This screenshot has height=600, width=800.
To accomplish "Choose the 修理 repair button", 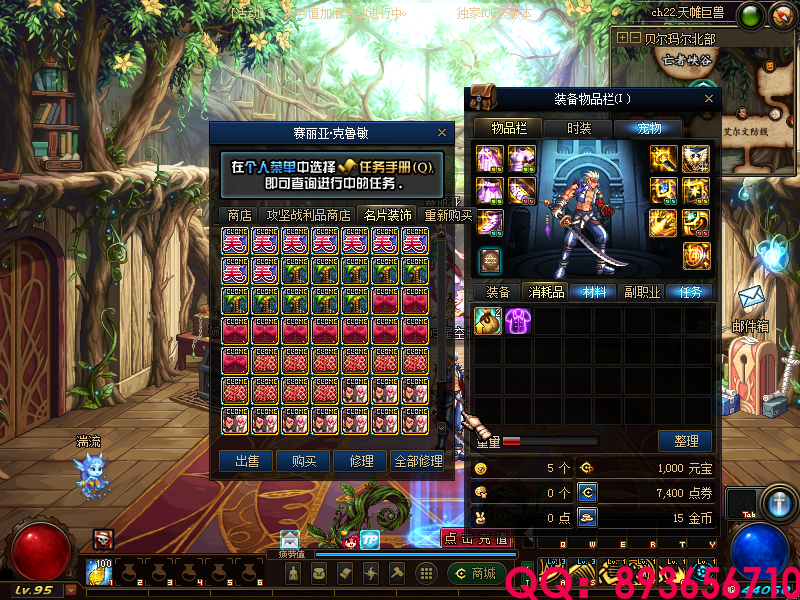I will point(361,461).
